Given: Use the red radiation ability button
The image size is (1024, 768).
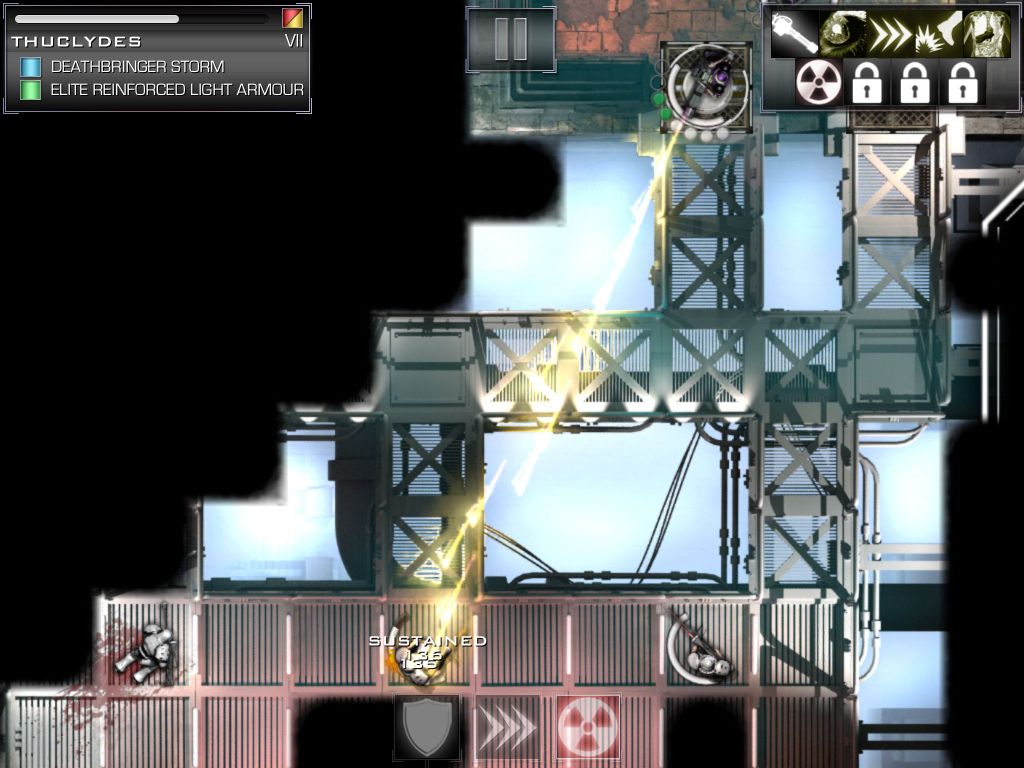Looking at the screenshot, I should point(588,727).
